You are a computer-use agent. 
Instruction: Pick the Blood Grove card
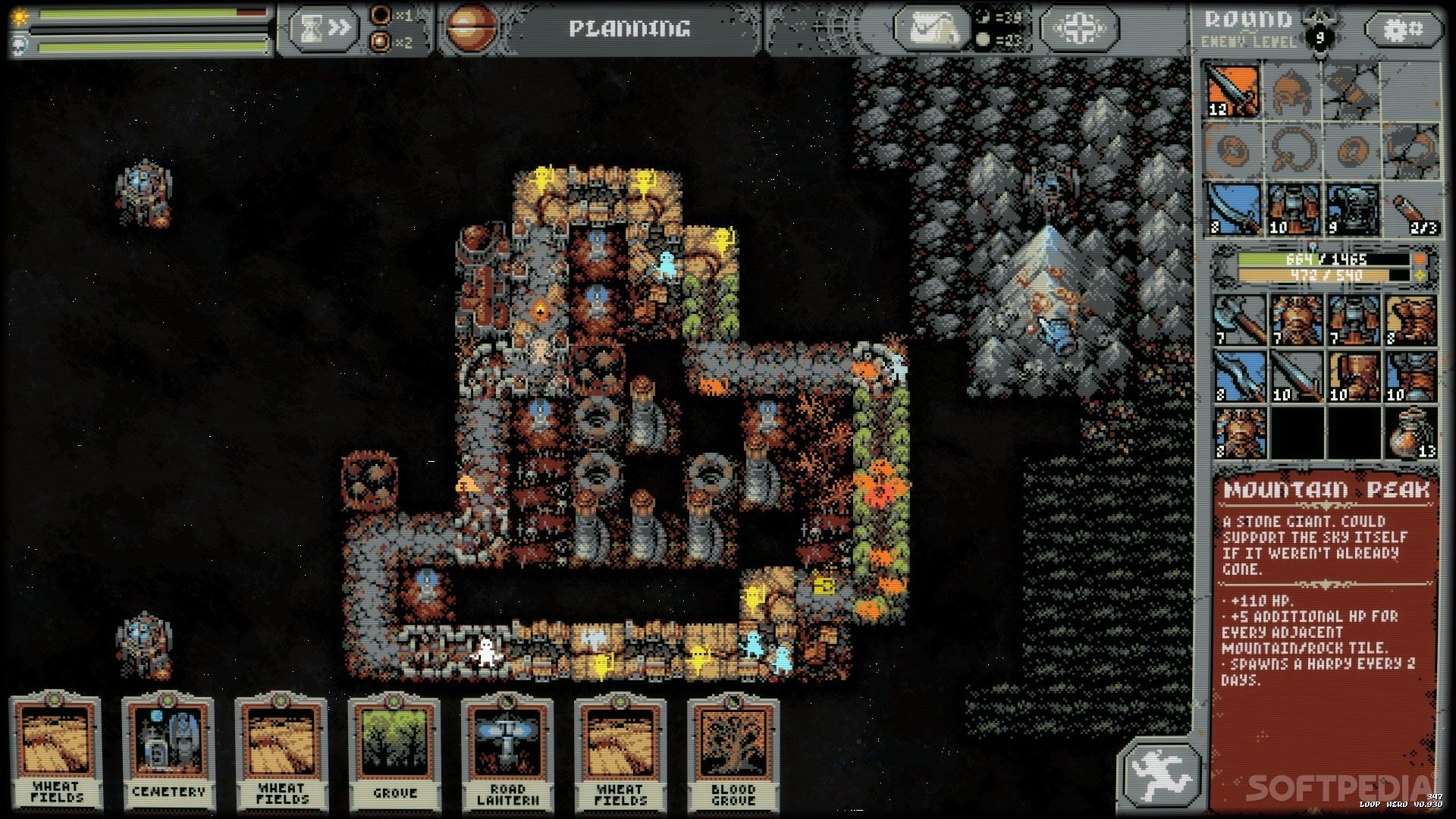pyautogui.click(x=733, y=751)
